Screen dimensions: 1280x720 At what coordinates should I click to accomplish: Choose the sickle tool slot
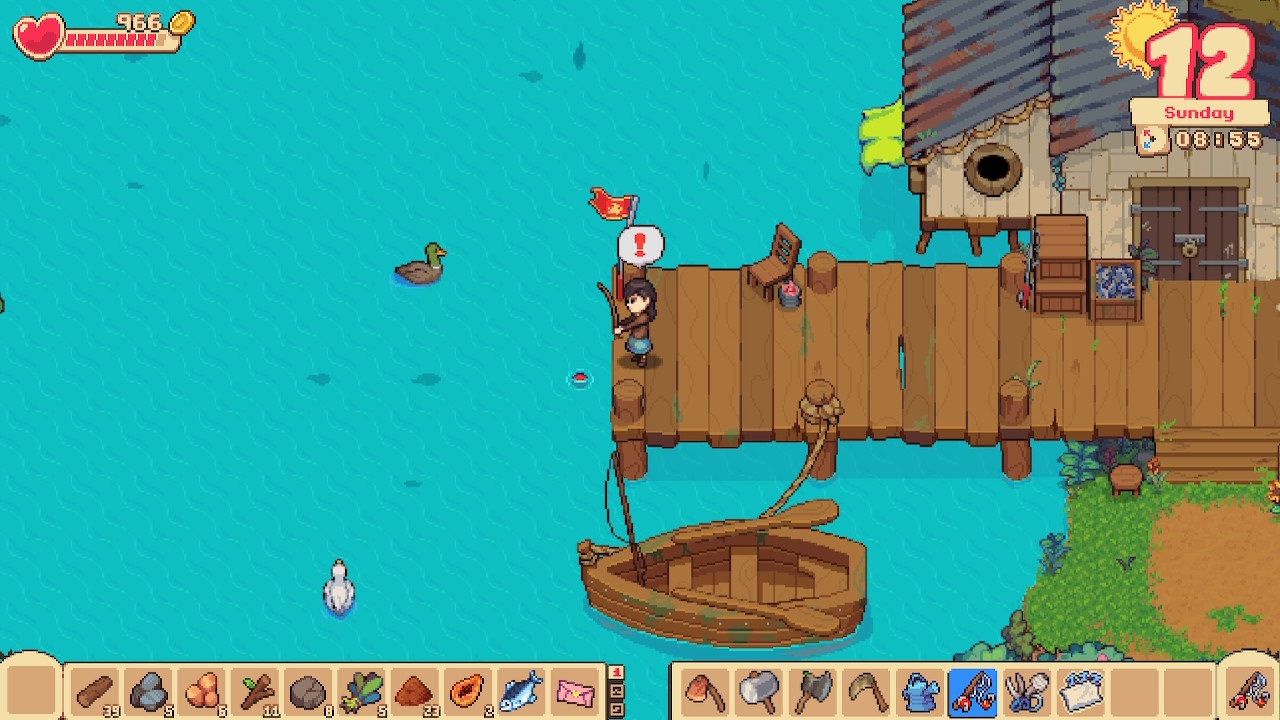(x=865, y=691)
